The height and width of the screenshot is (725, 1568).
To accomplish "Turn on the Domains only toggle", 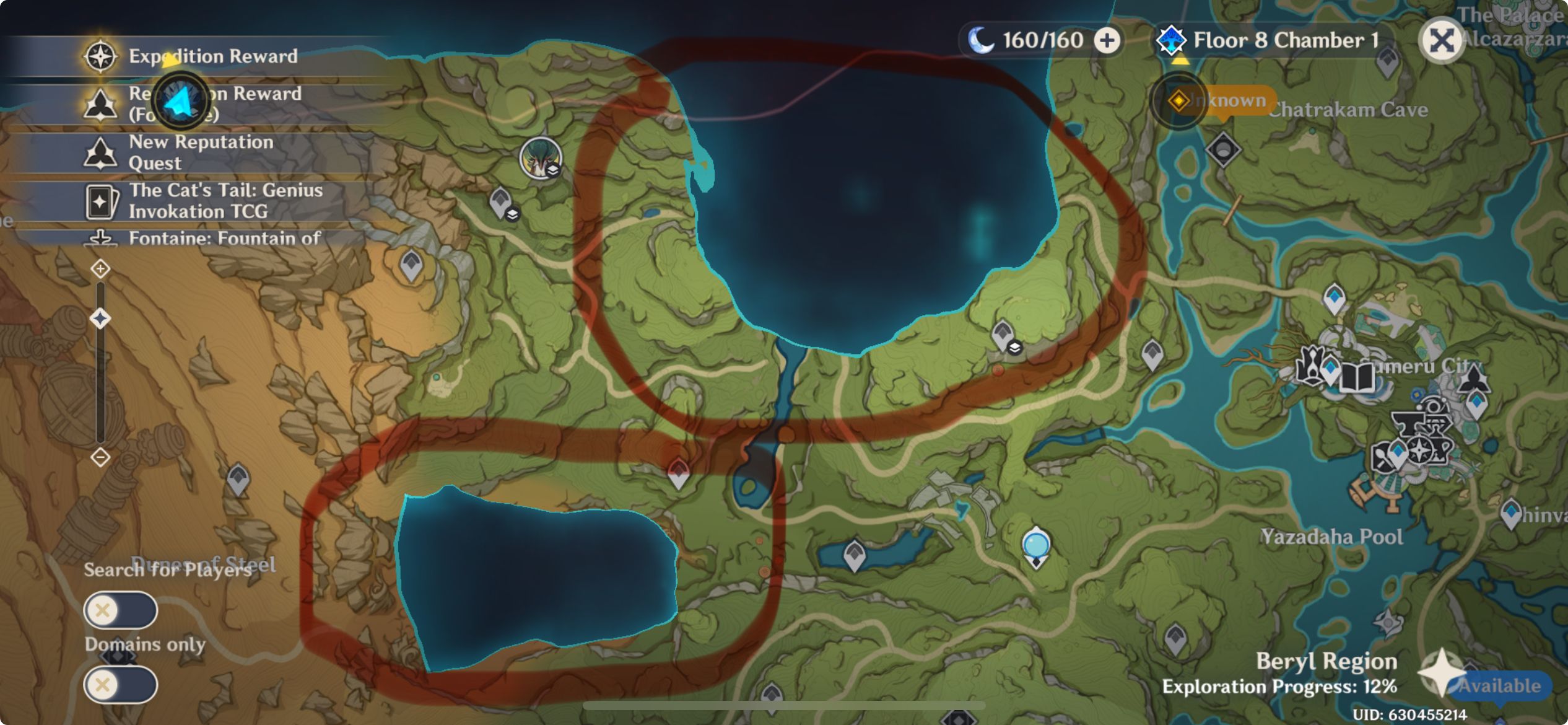I will click(x=121, y=685).
